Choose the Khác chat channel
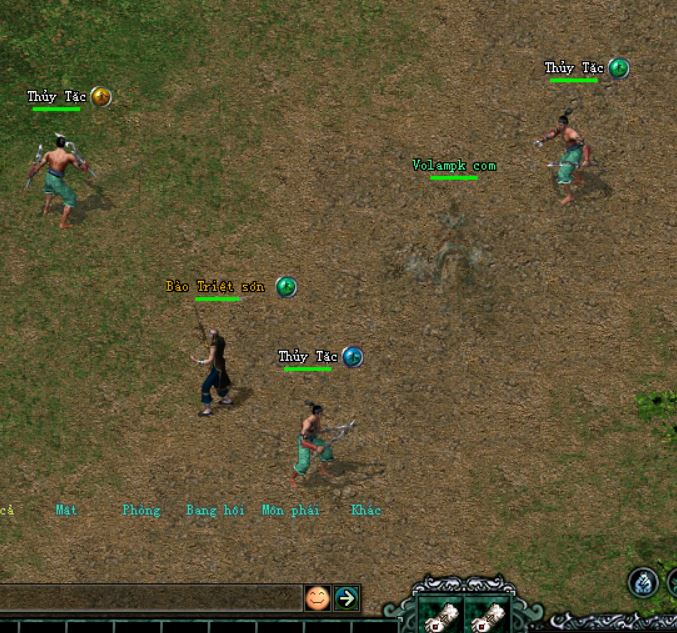 pyautogui.click(x=366, y=510)
